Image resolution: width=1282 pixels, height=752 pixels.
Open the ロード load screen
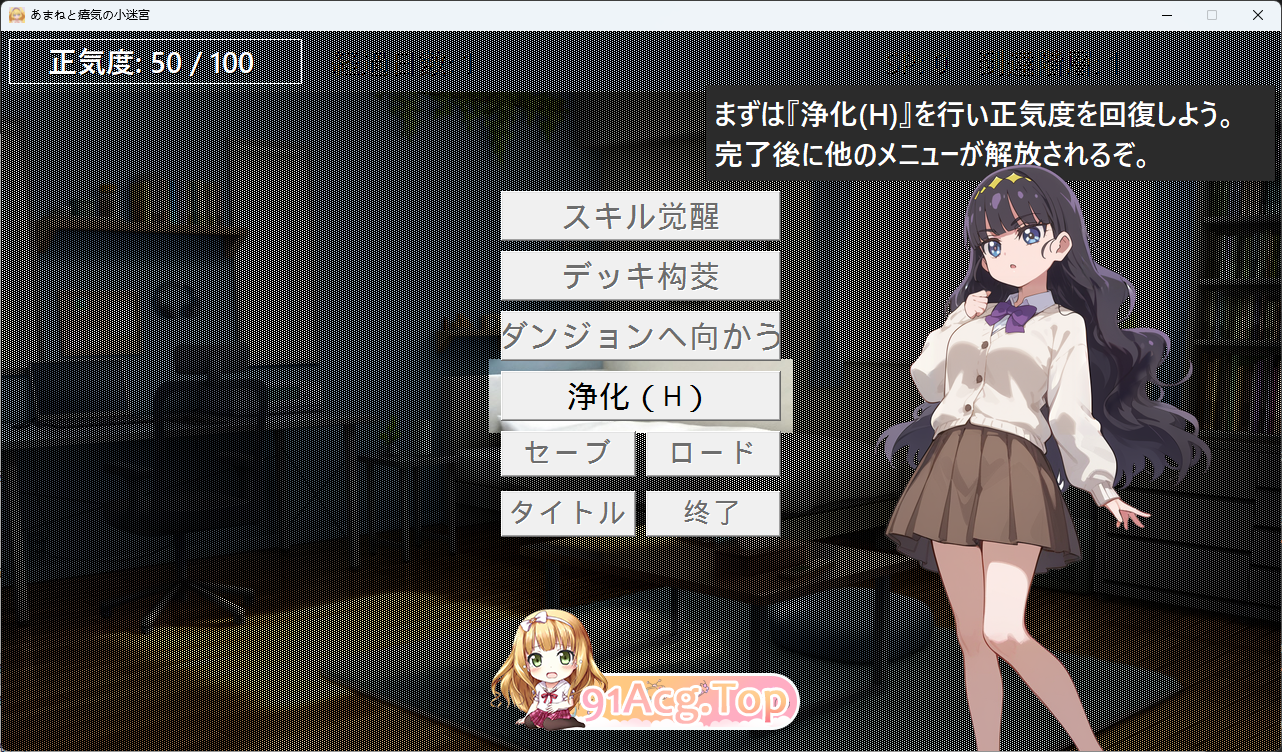[712, 453]
